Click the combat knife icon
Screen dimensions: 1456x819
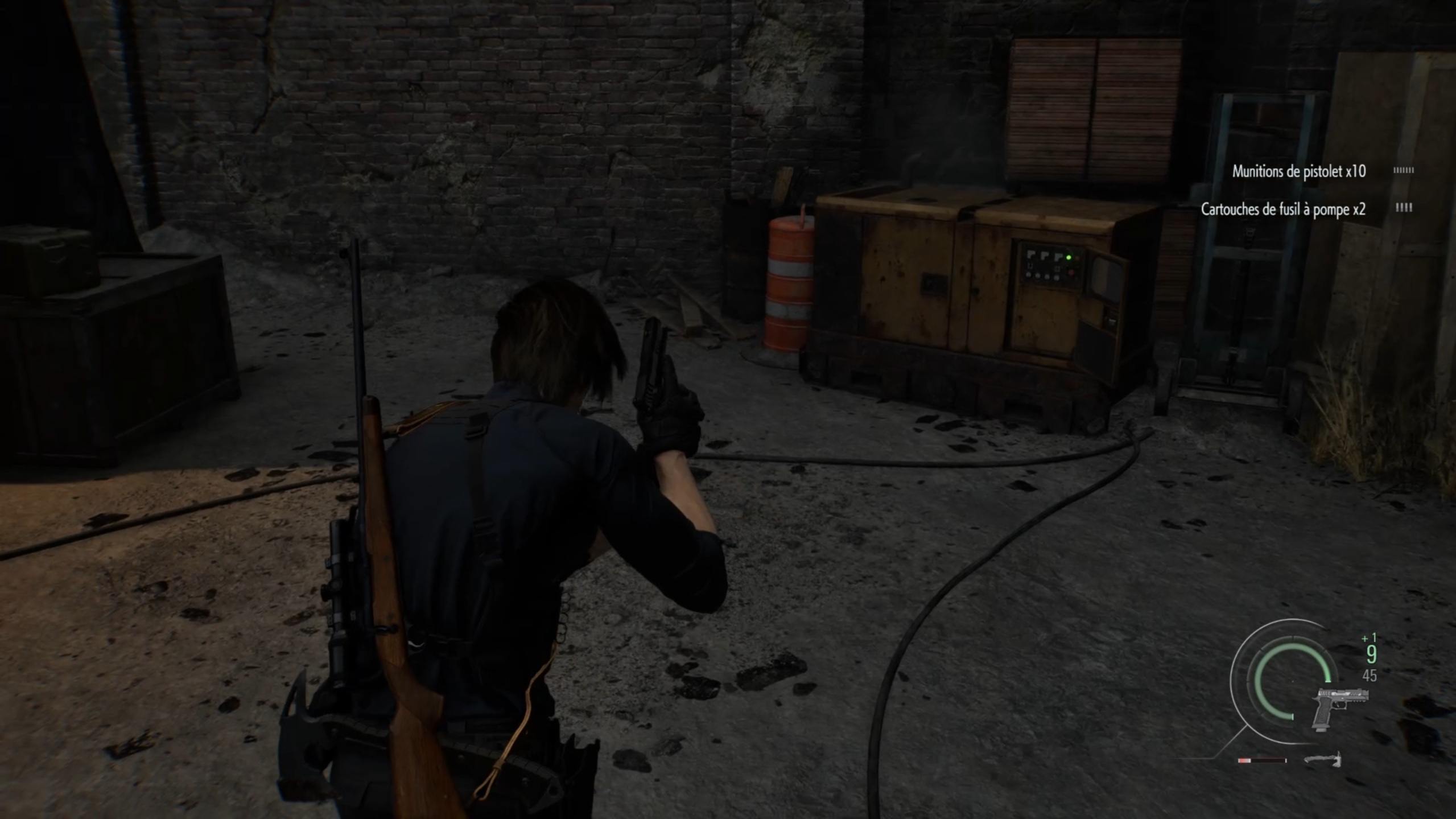(1322, 759)
